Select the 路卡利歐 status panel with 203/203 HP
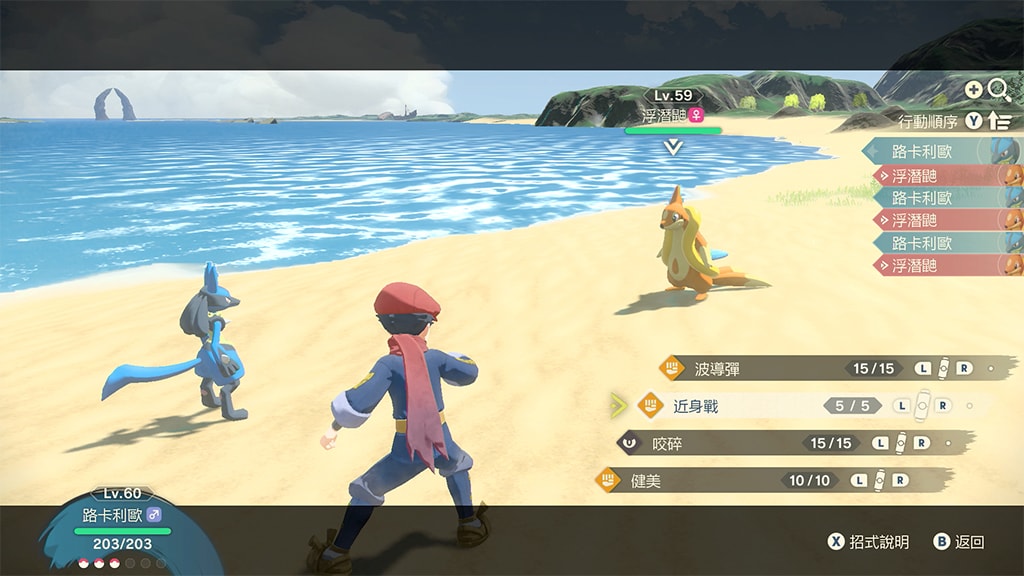 [118, 528]
